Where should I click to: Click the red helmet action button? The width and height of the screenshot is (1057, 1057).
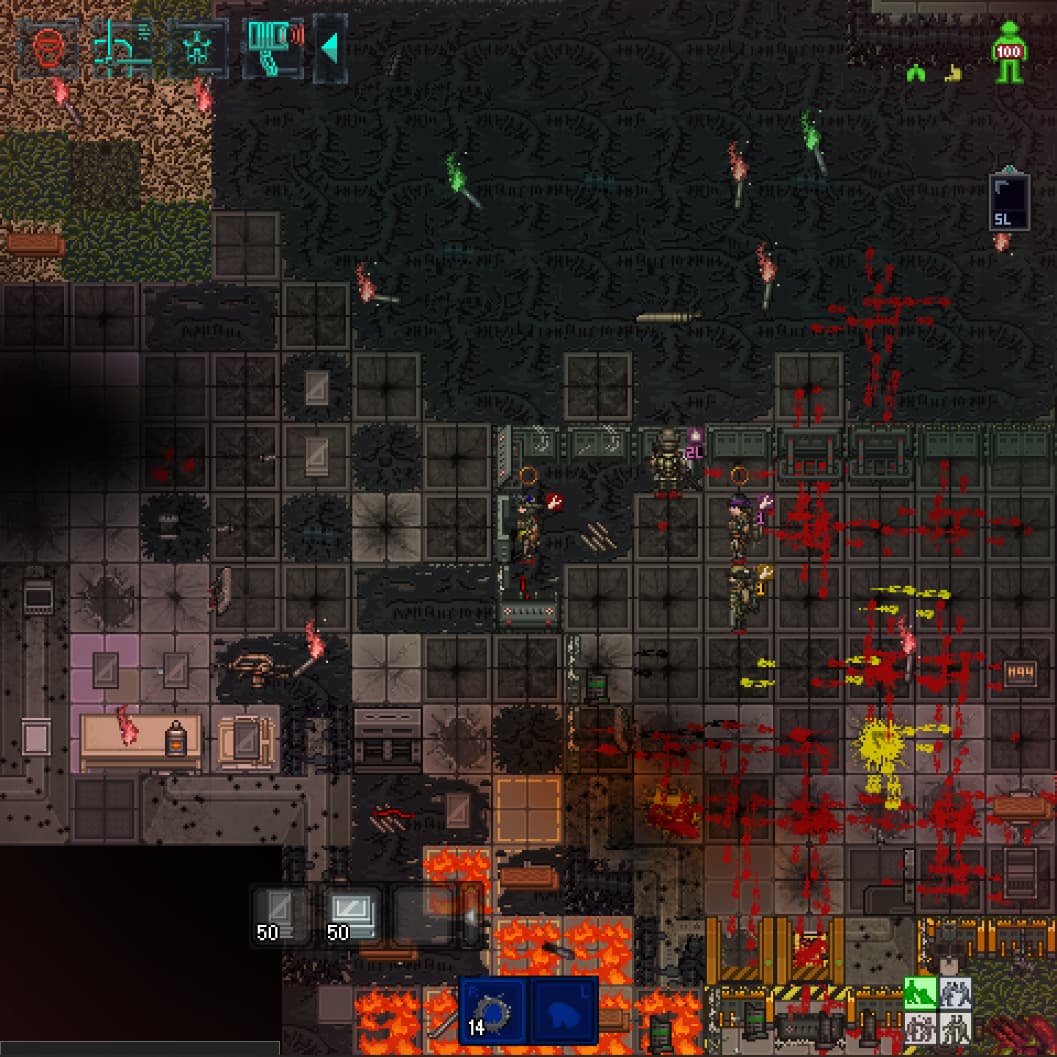coord(49,48)
